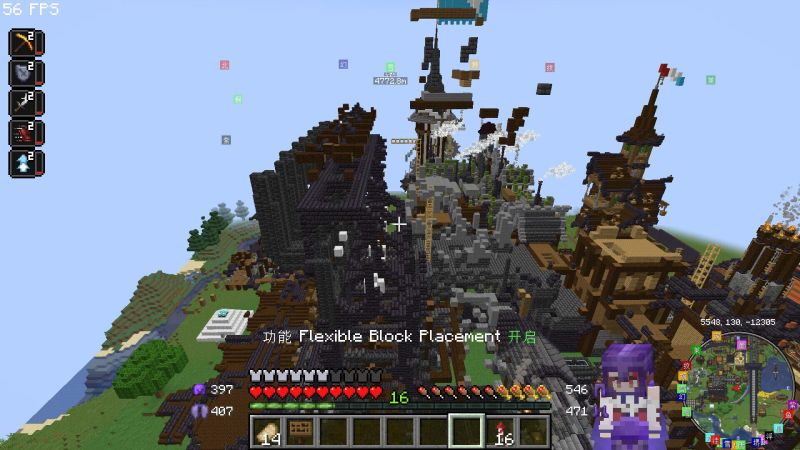Click the red speed-dash effect icon

pos(23,133)
